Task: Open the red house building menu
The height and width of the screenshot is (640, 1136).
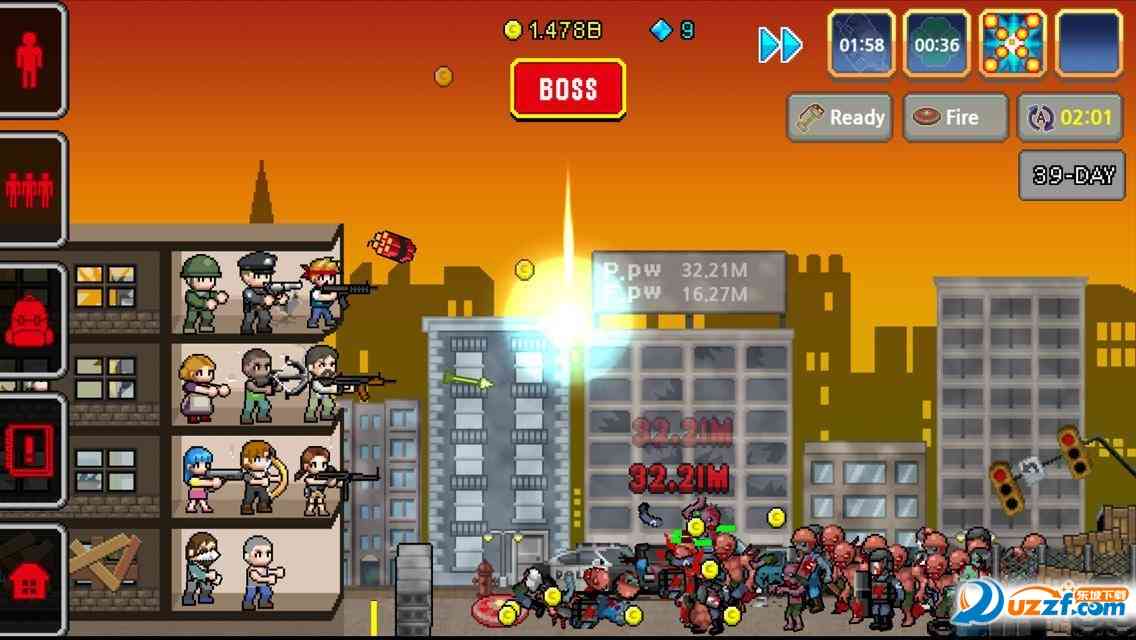Action: (x=30, y=580)
